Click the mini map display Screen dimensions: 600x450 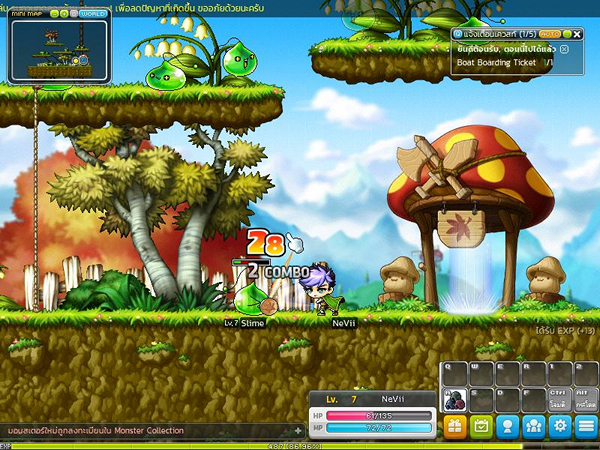[58, 50]
